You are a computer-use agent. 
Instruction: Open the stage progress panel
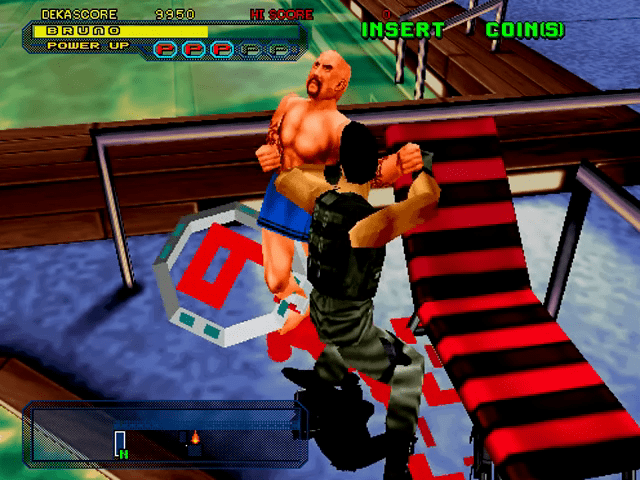(163, 434)
